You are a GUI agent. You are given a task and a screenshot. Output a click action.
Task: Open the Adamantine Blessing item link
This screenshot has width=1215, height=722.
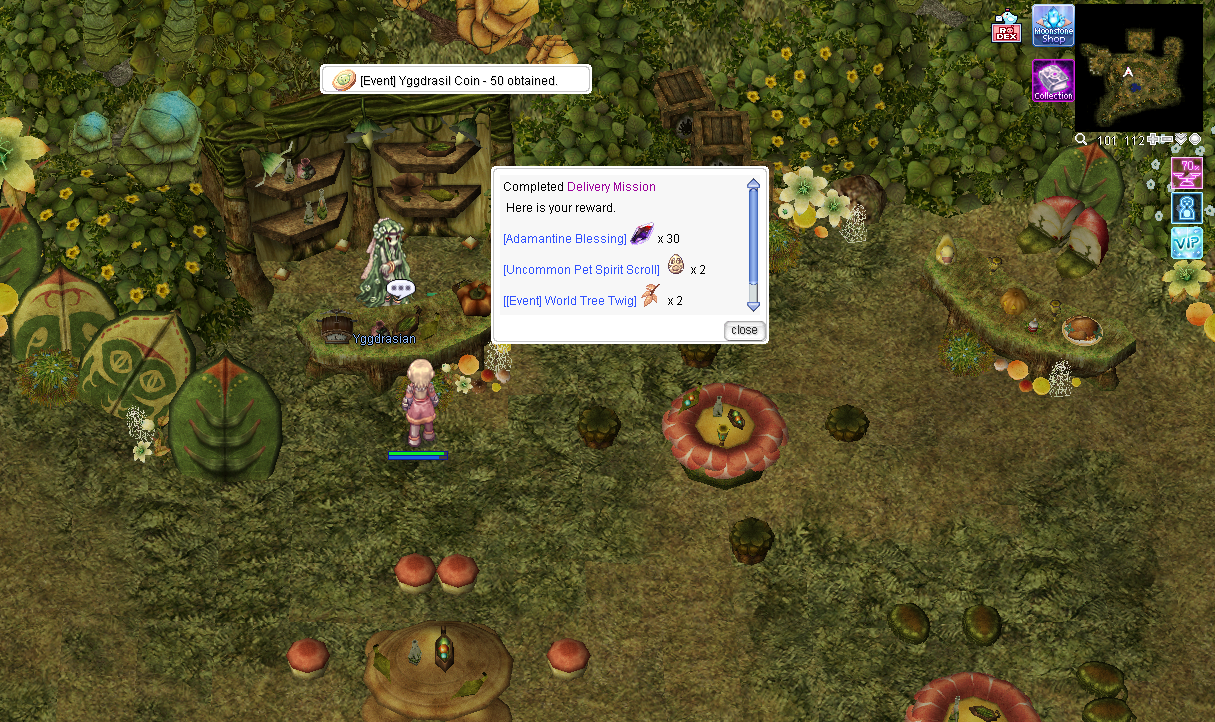point(565,239)
